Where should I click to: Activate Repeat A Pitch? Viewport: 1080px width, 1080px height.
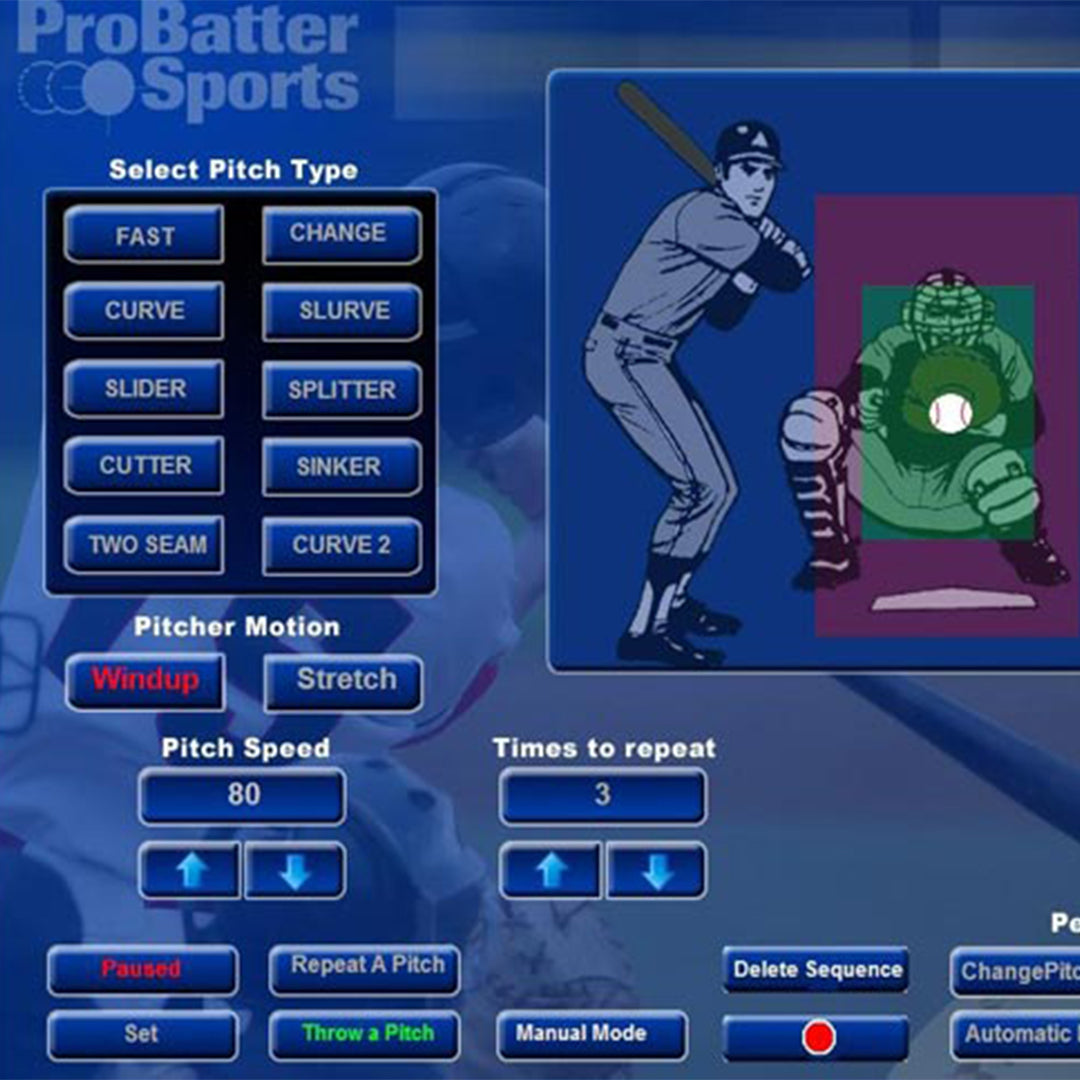coord(365,968)
